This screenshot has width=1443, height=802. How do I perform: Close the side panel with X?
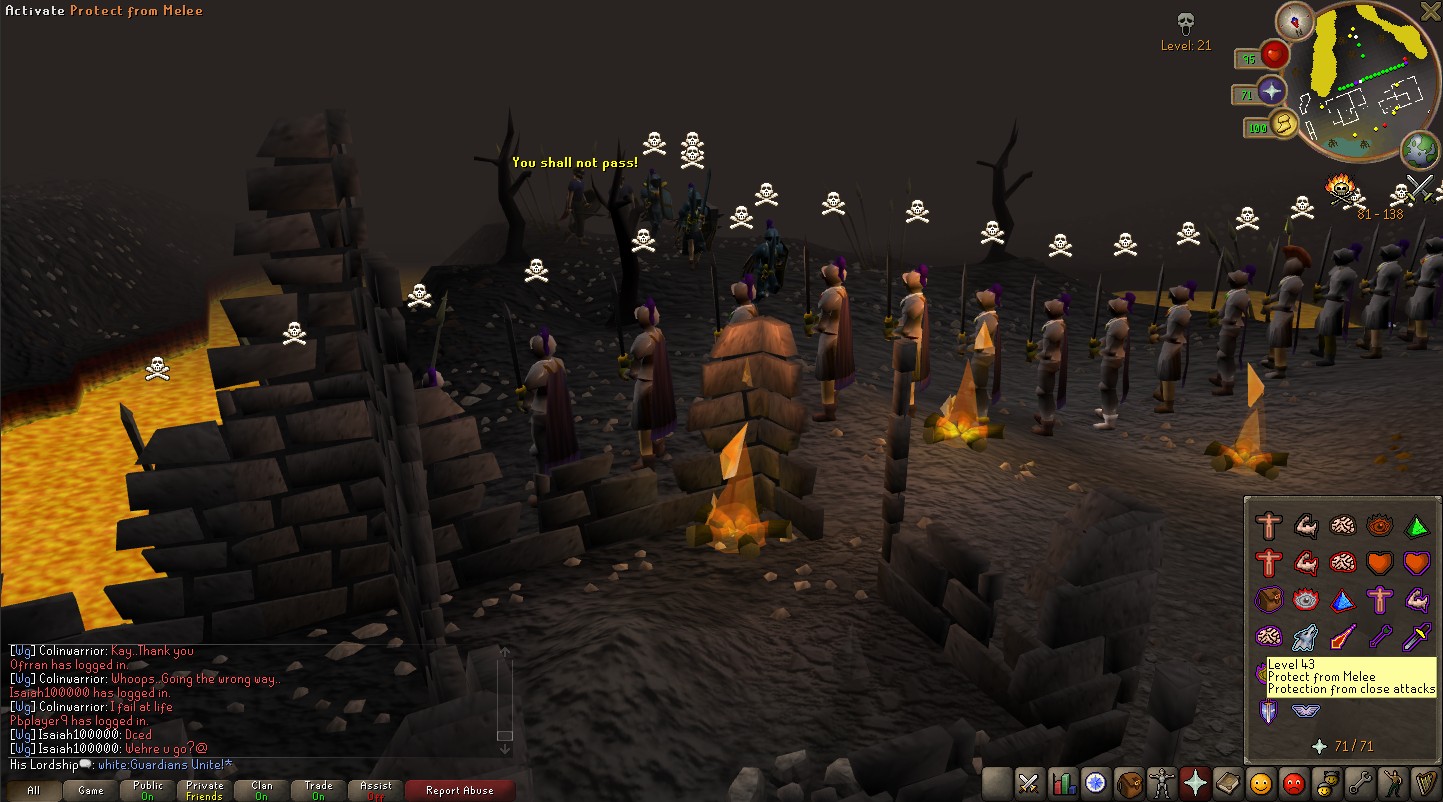click(x=1431, y=11)
